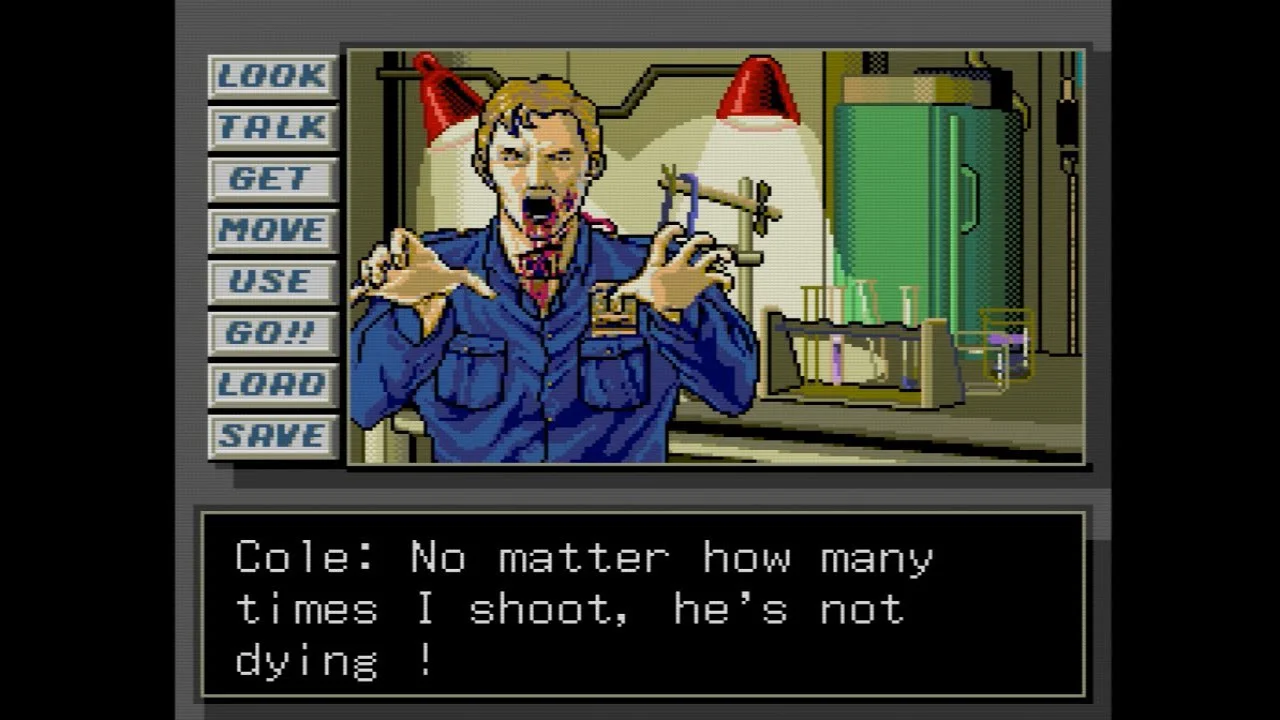Select the LOOK command
1280x720 pixels.
272,76
